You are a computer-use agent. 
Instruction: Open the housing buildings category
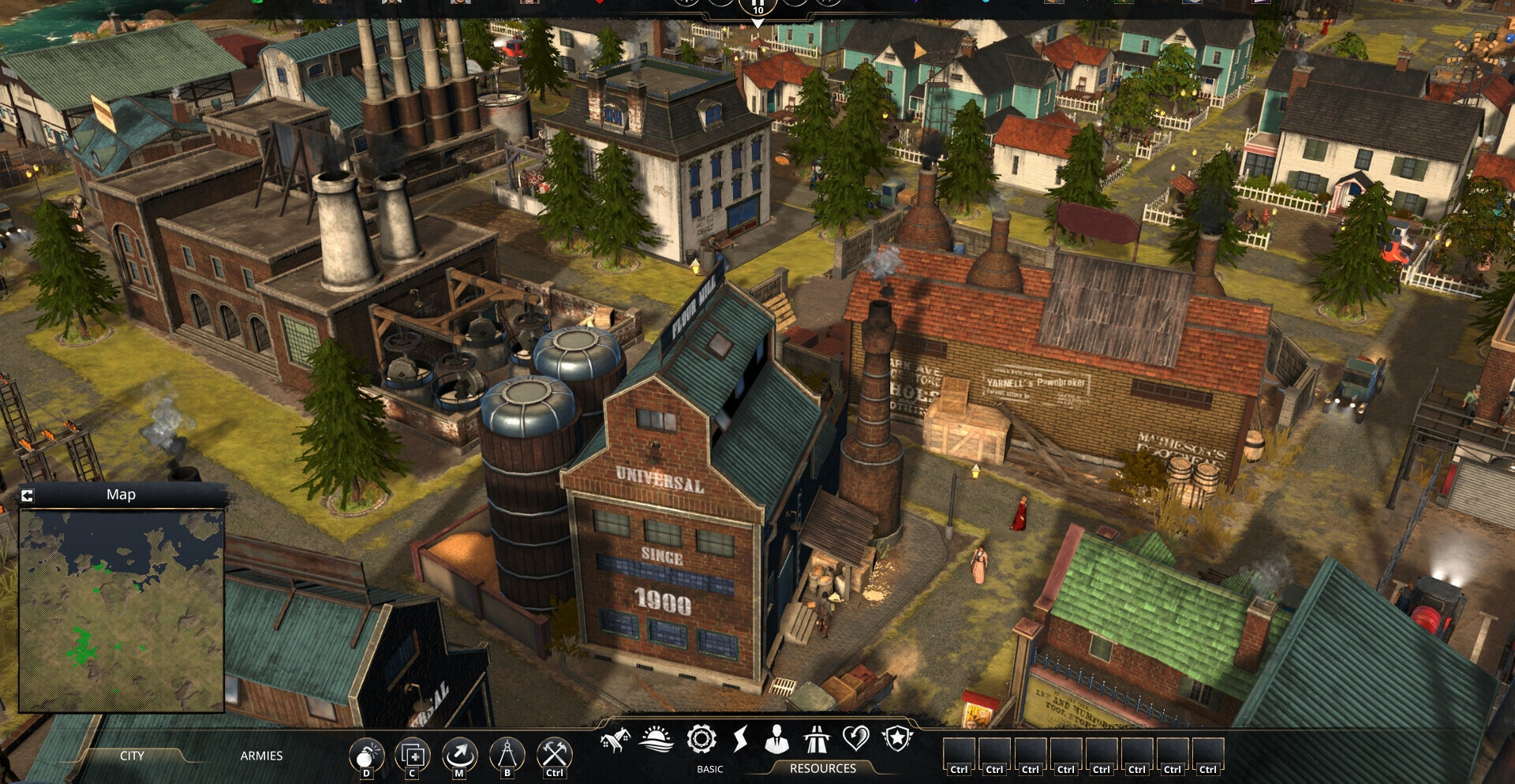pos(615,740)
